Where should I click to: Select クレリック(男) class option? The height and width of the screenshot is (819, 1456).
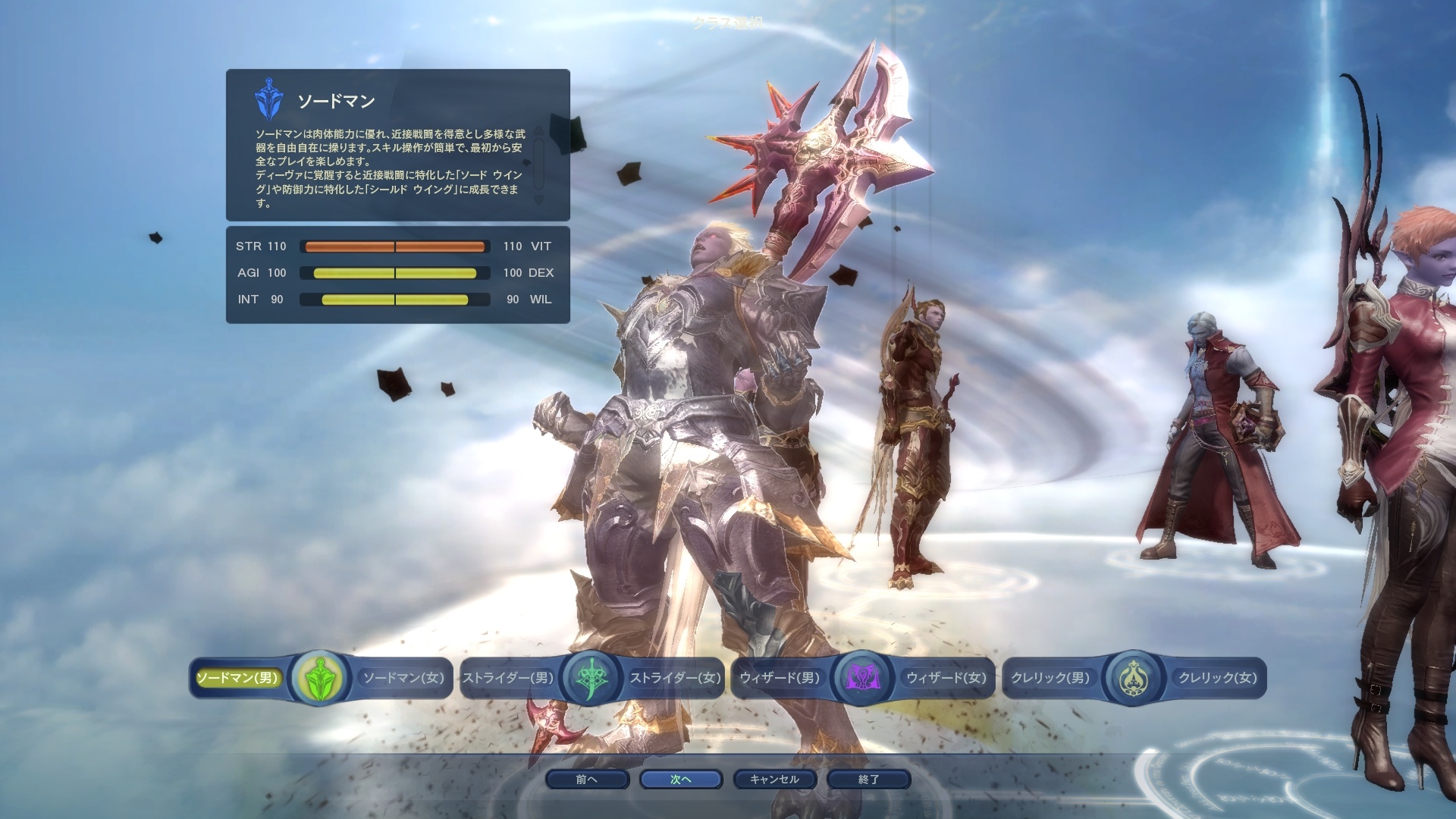[1050, 678]
